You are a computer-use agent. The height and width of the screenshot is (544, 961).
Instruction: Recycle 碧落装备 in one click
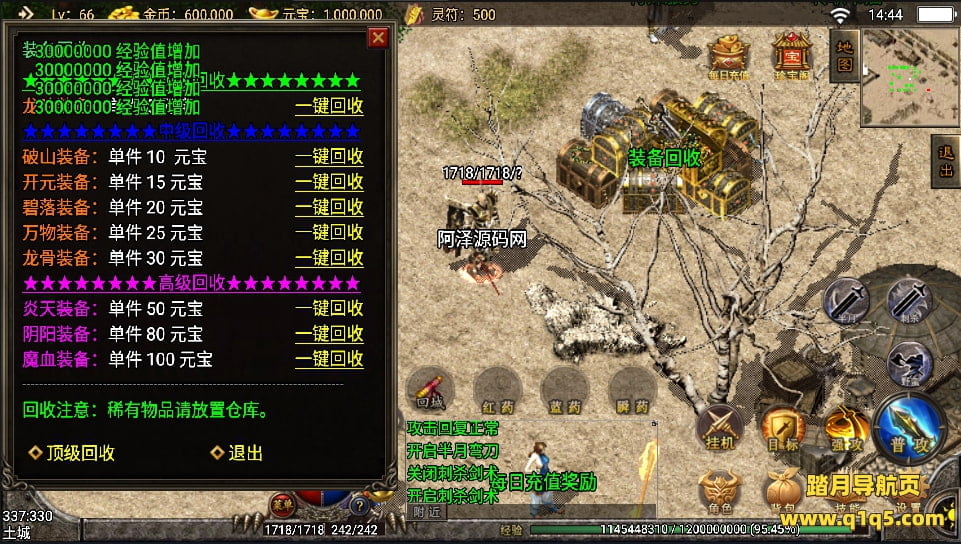pos(328,207)
